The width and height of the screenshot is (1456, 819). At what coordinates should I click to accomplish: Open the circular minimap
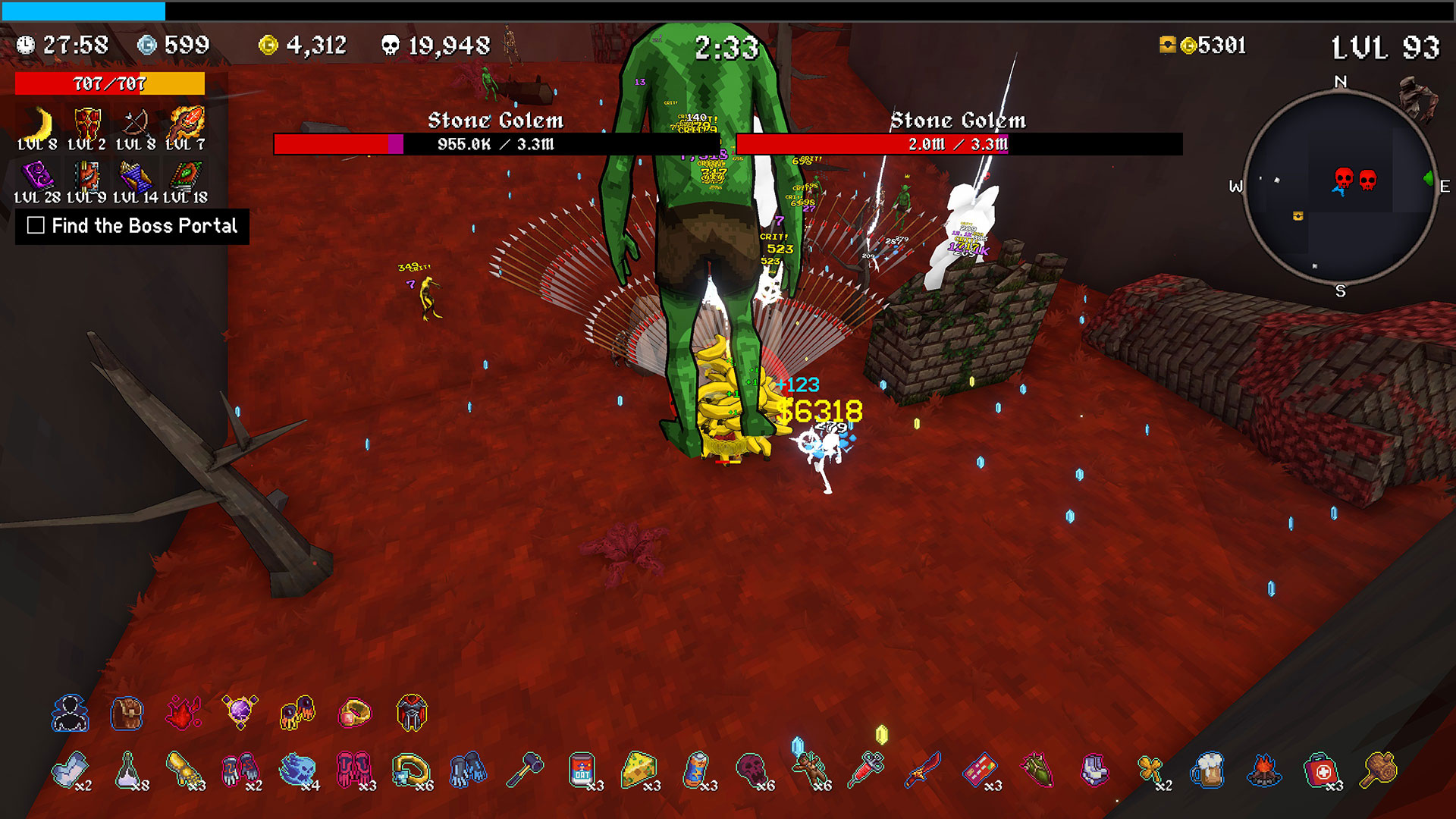click(1340, 187)
